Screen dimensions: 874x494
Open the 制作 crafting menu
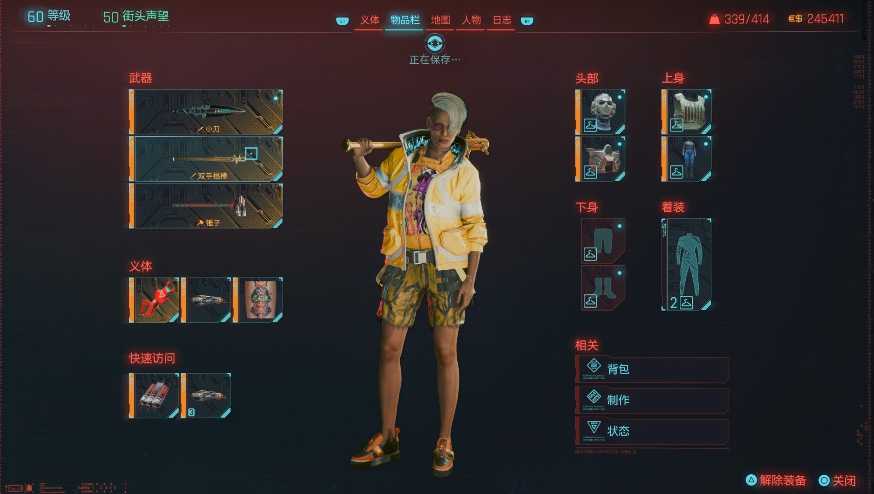click(653, 400)
